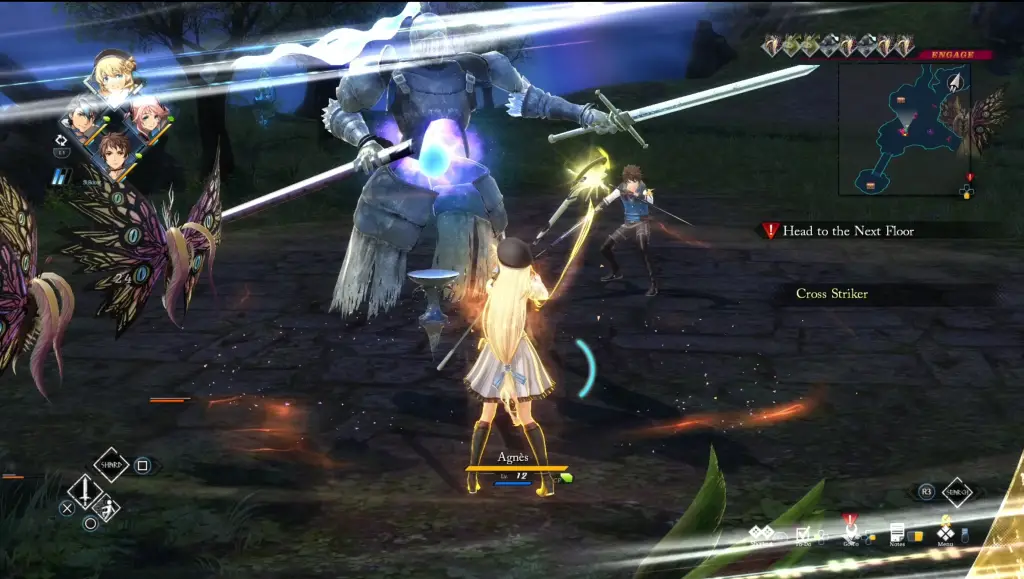1024x579 pixels.
Task: Open the To-Do checklist icon
Action: (803, 534)
